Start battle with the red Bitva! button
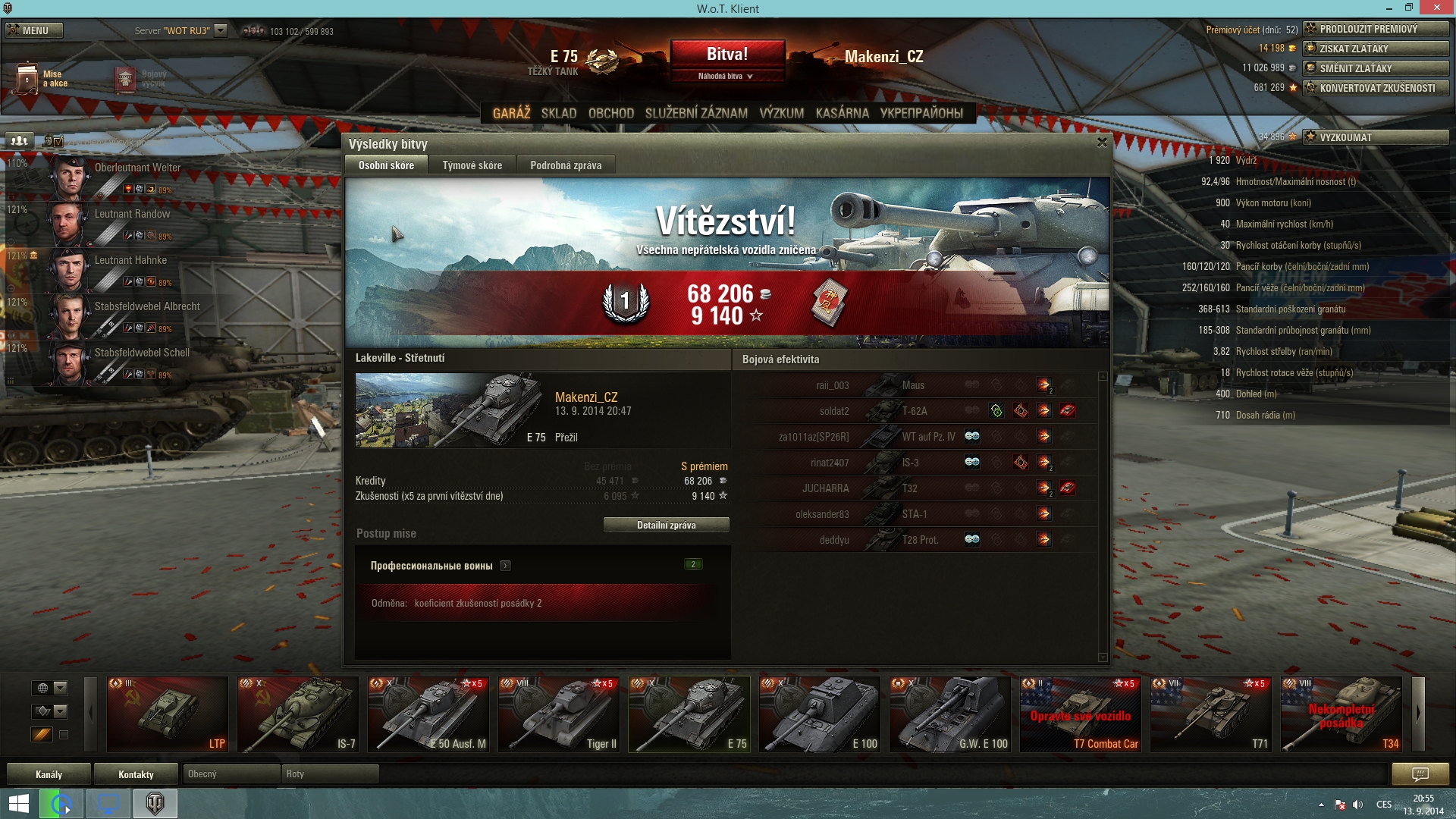1456x819 pixels. 727,55
